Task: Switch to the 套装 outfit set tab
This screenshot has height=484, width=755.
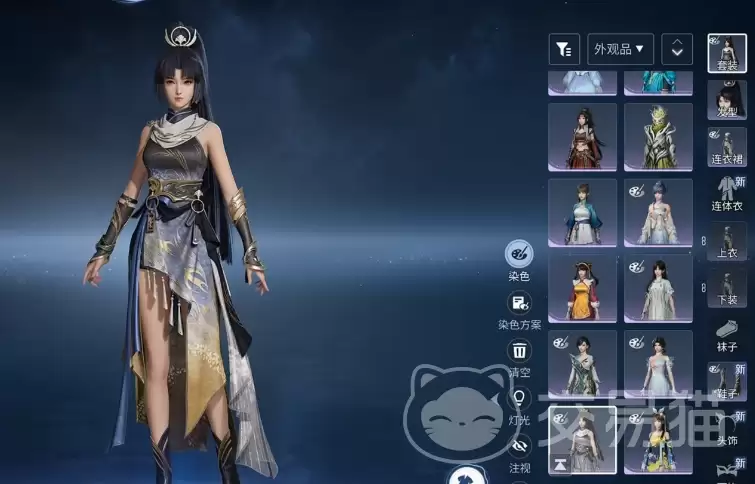Action: point(726,53)
